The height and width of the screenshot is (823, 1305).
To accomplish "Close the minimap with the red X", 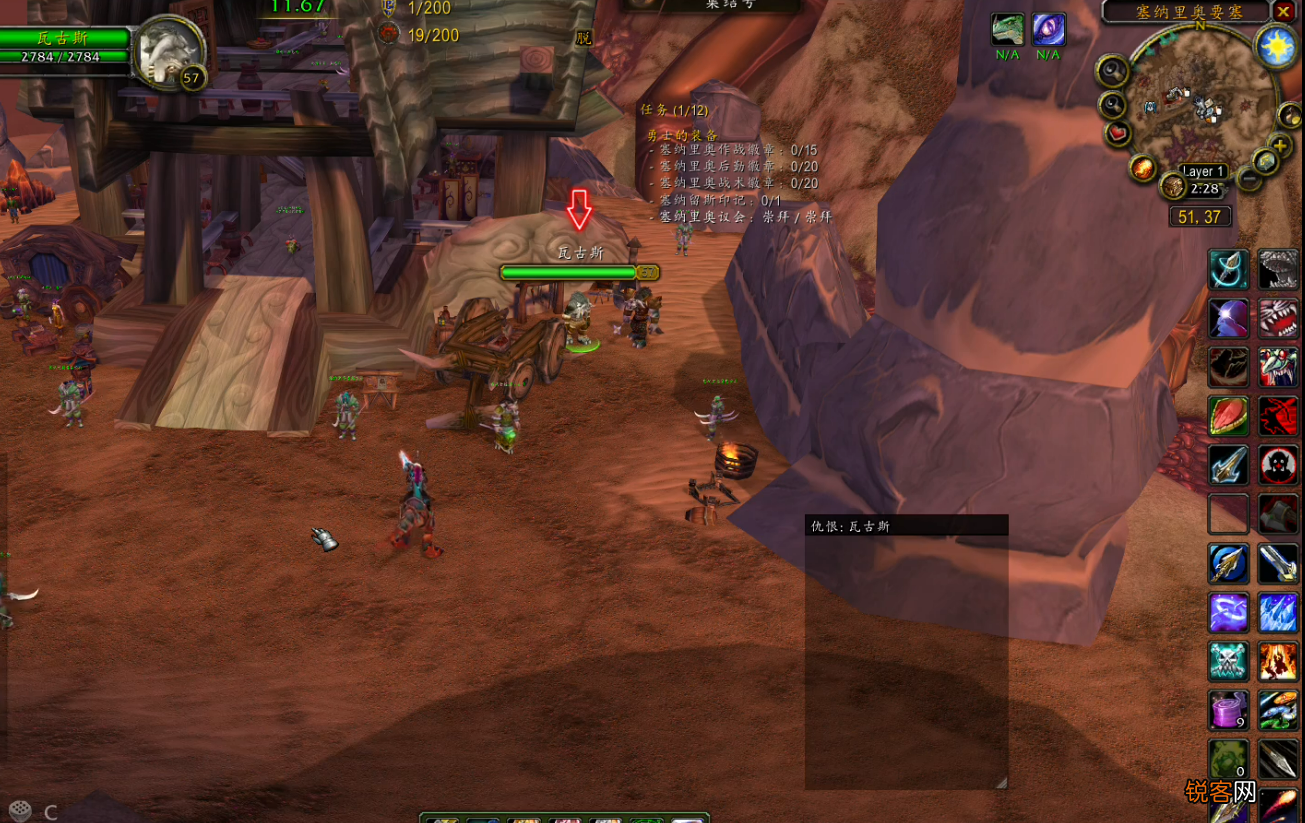I will click(1284, 12).
